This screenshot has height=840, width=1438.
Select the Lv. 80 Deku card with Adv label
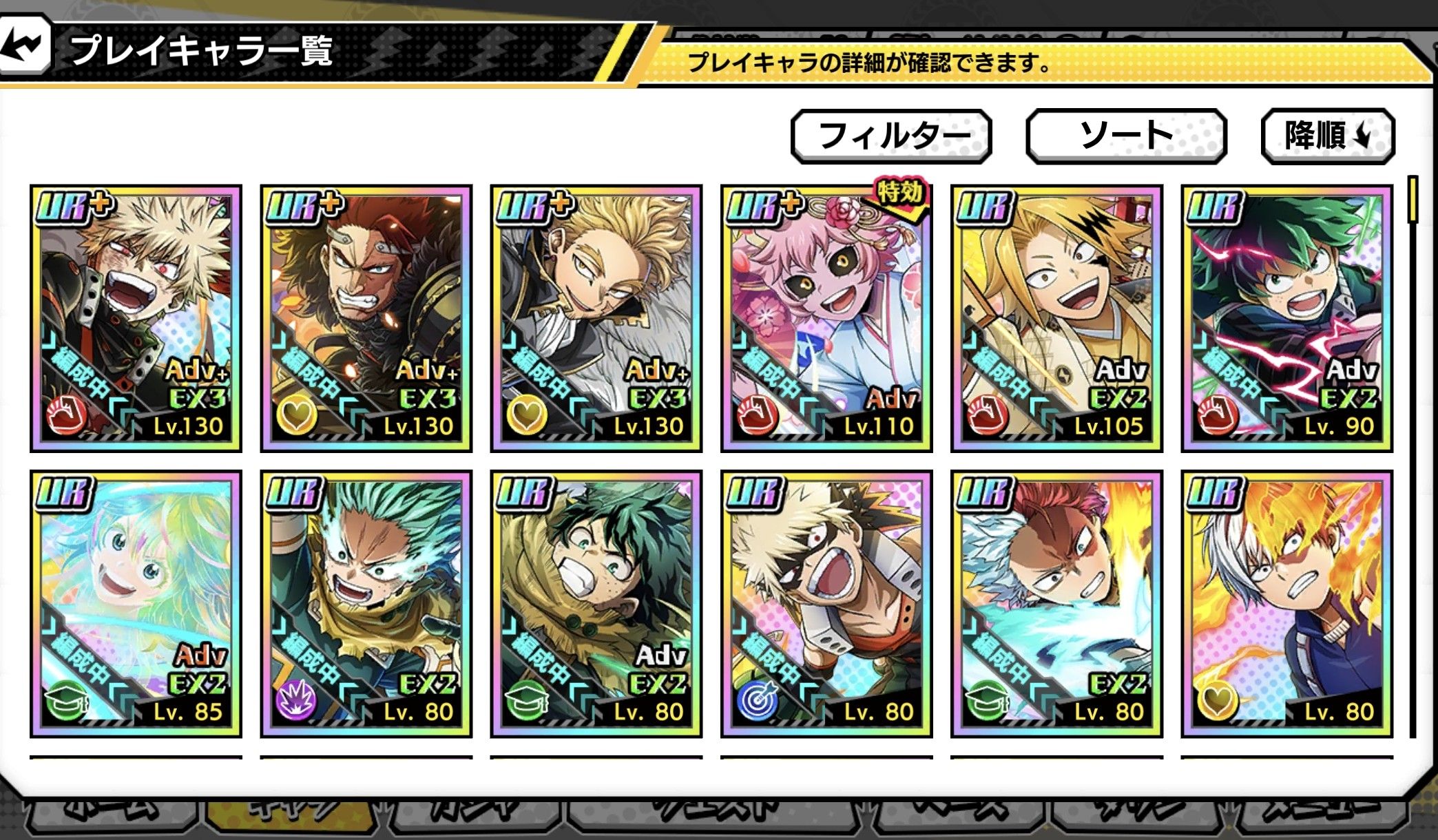596,604
